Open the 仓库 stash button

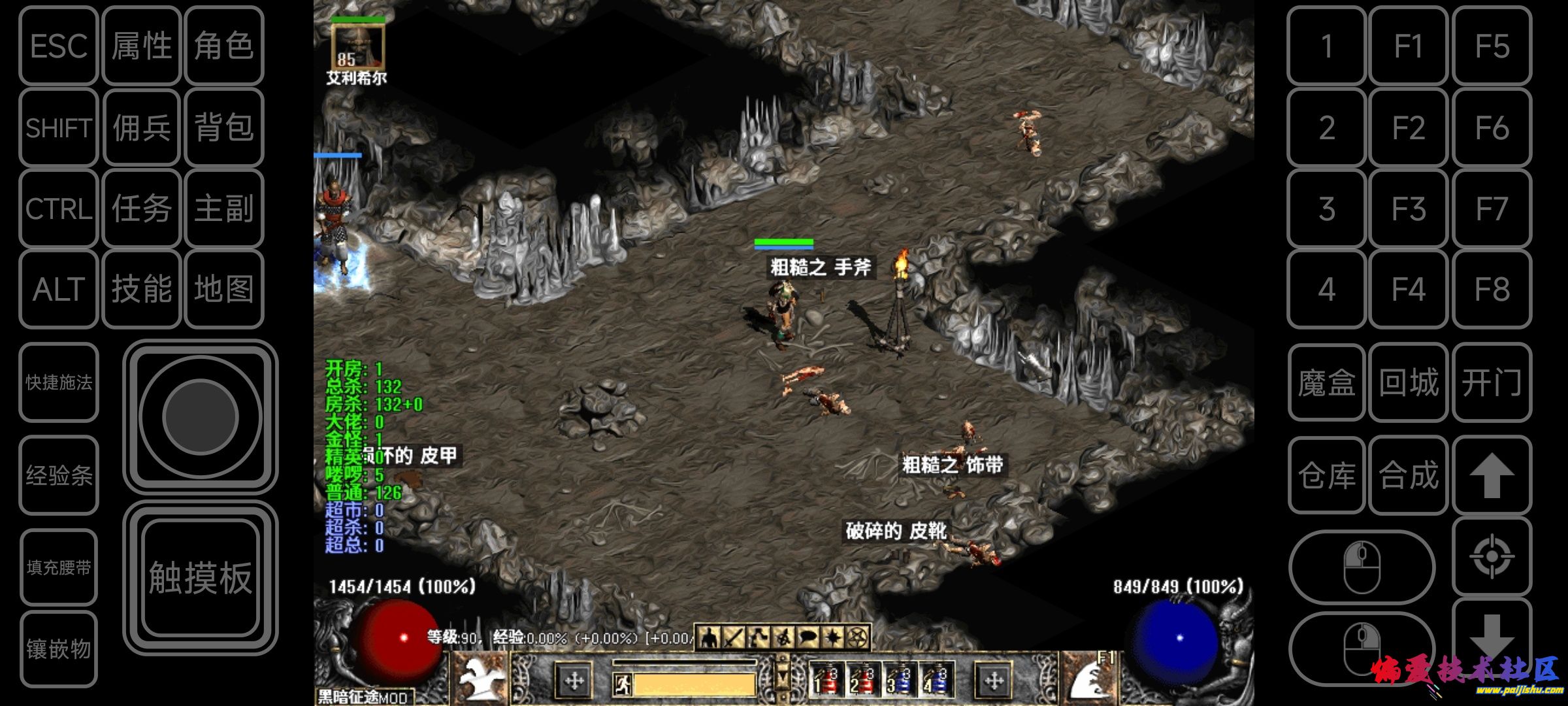pos(1326,475)
